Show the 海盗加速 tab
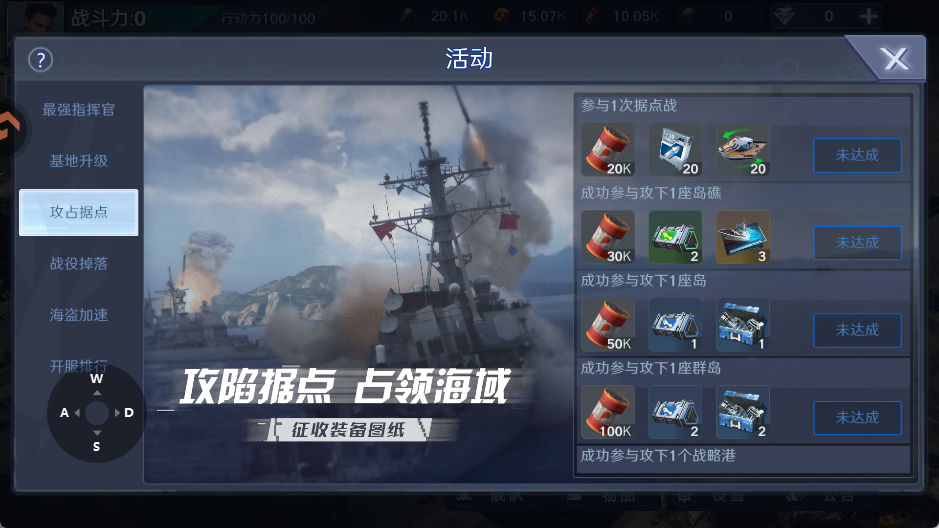 [x=78, y=314]
